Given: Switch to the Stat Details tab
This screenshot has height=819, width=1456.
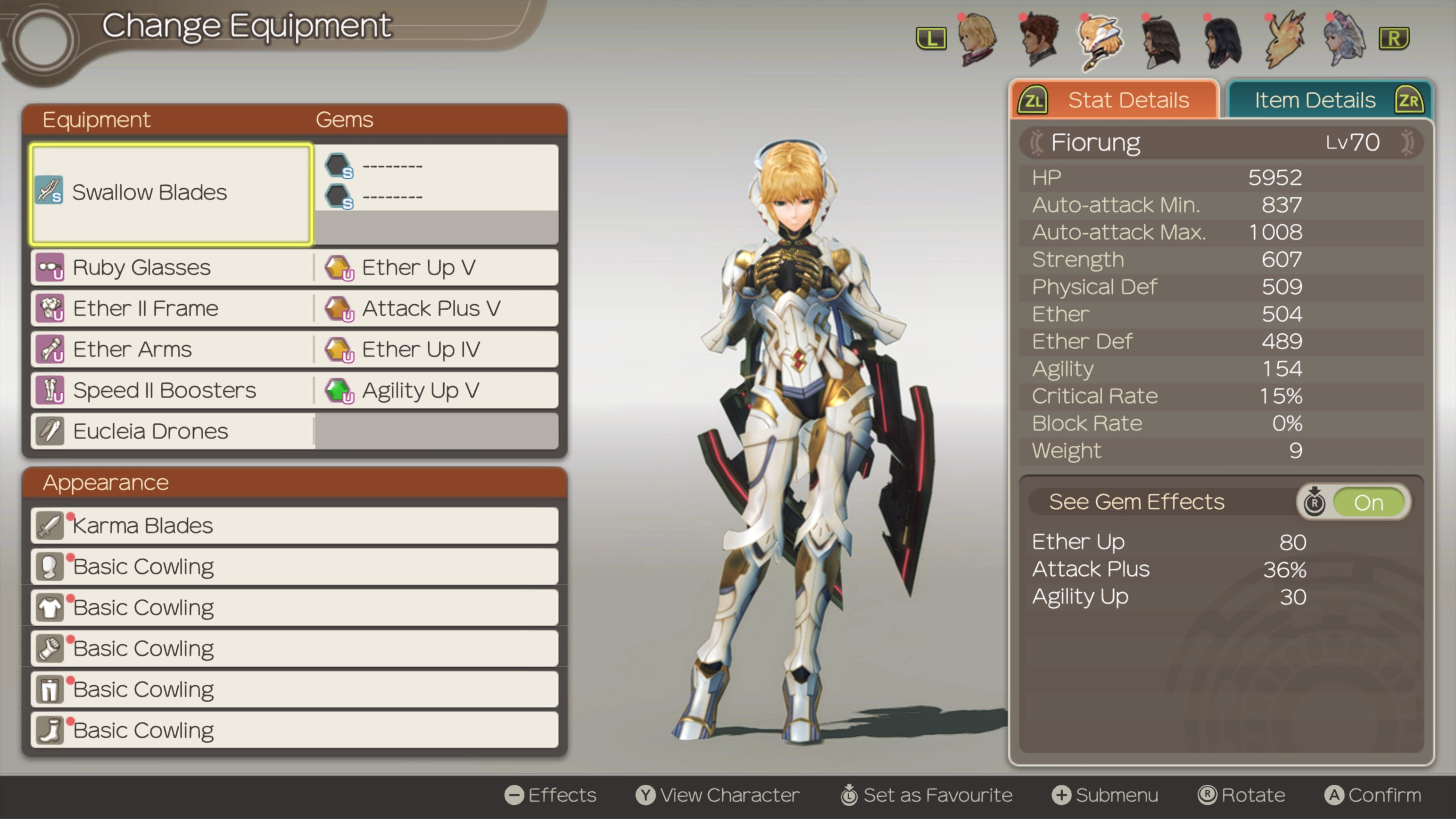Looking at the screenshot, I should [x=1114, y=100].
